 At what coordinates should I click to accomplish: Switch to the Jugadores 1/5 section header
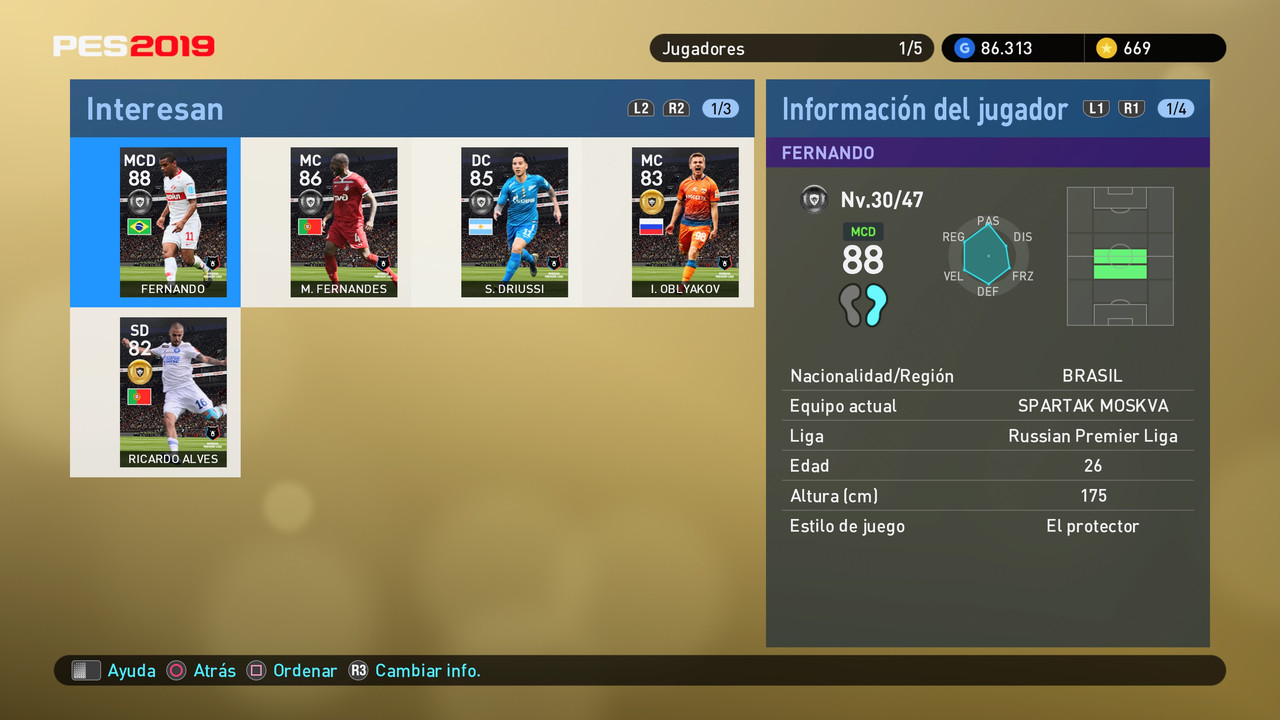791,47
